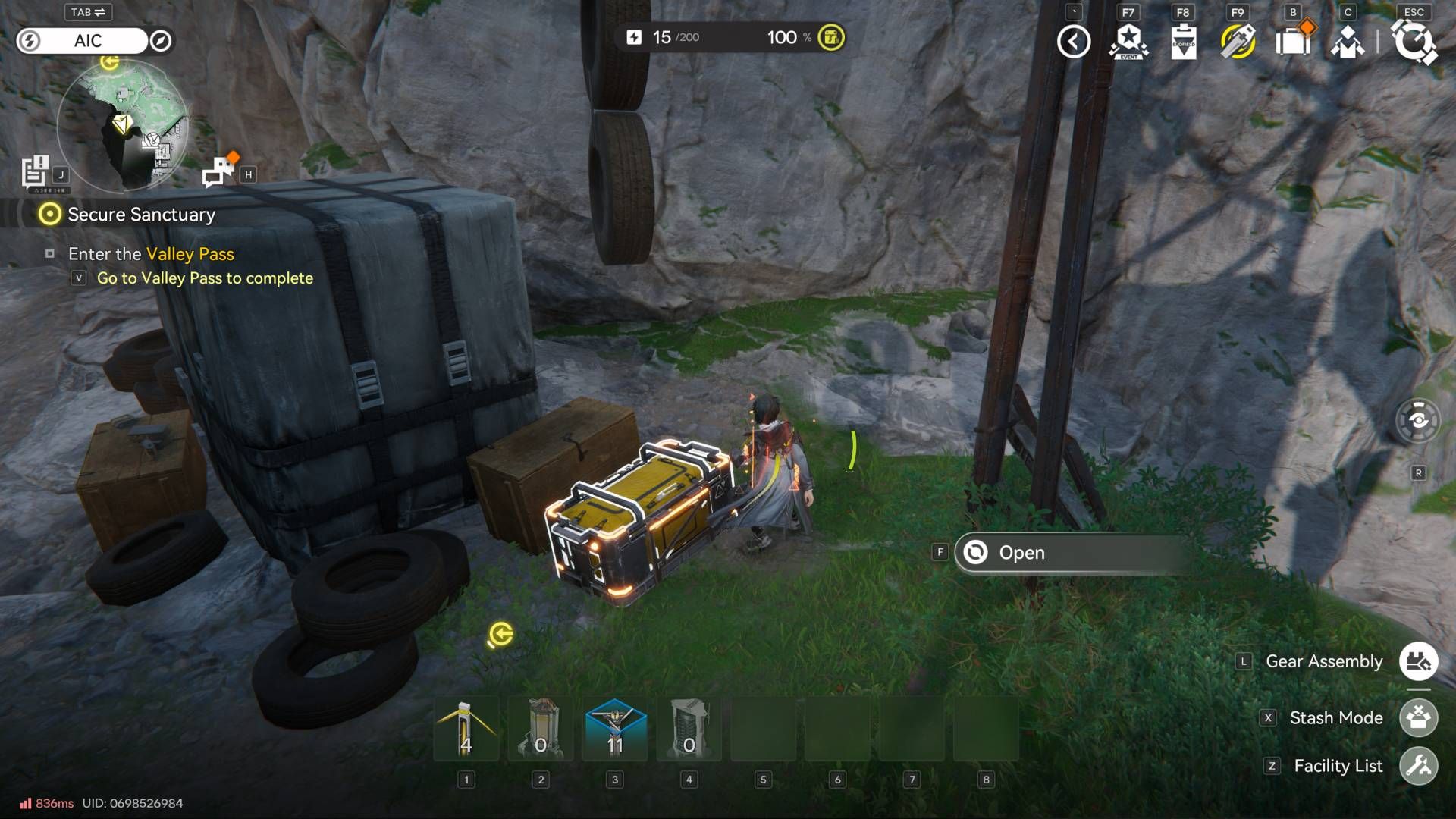
Task: Open the chat bubbles icon
Action: coord(219,171)
